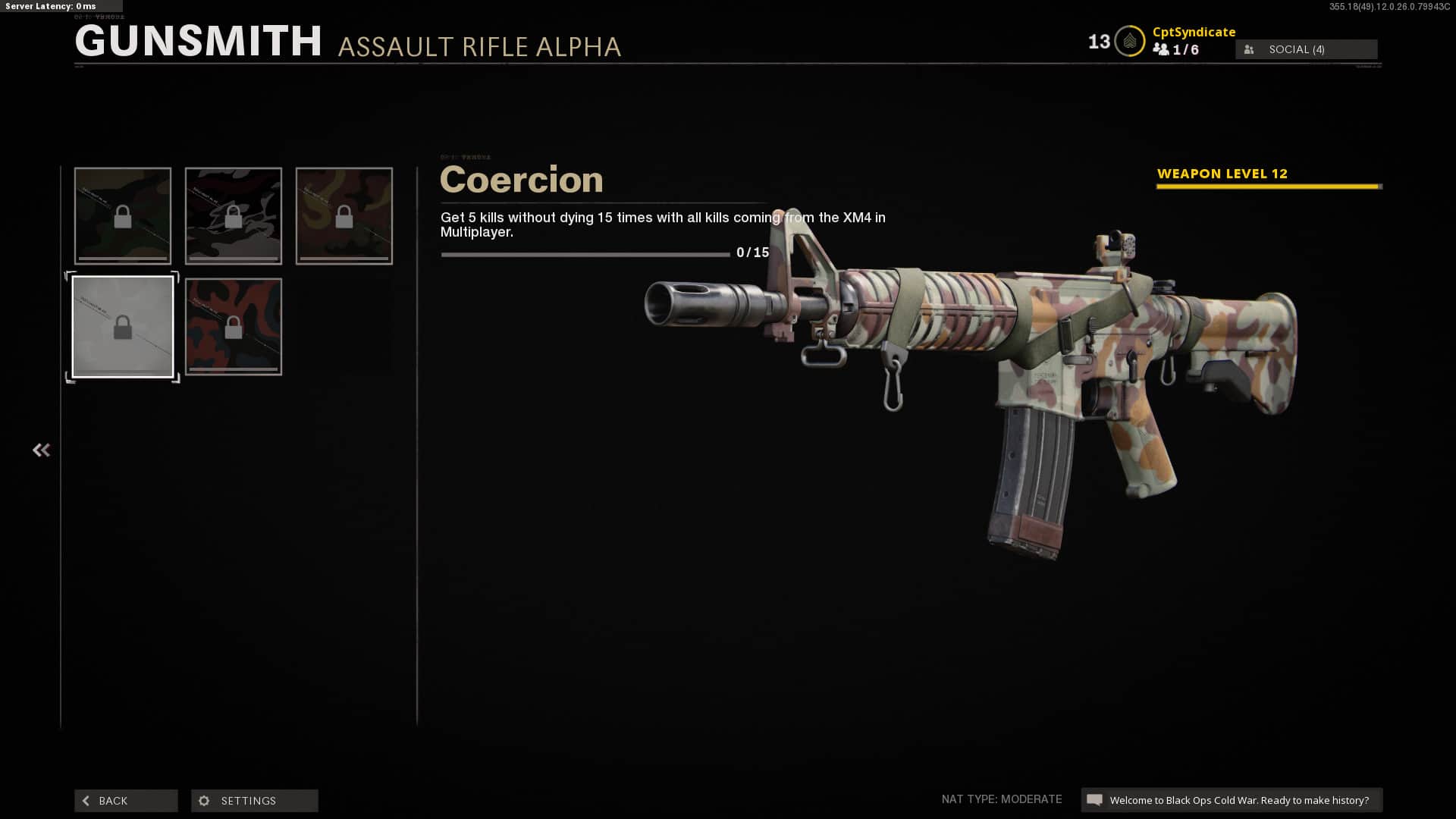The width and height of the screenshot is (1456, 819).
Task: Choose the locked red and black camo
Action: [x=234, y=327]
